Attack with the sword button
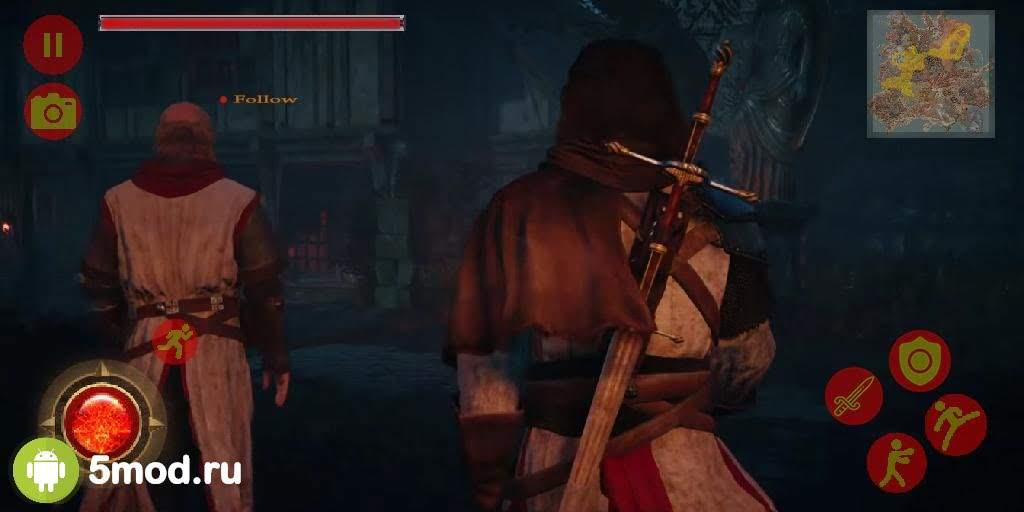The width and height of the screenshot is (1024, 512). 853,395
